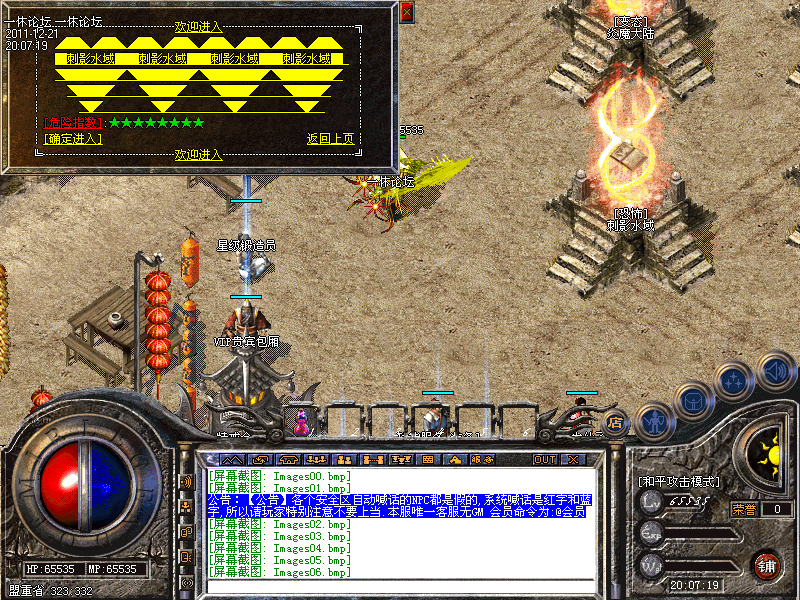Open the skills sparkle round button
The height and width of the screenshot is (600, 800).
(735, 381)
